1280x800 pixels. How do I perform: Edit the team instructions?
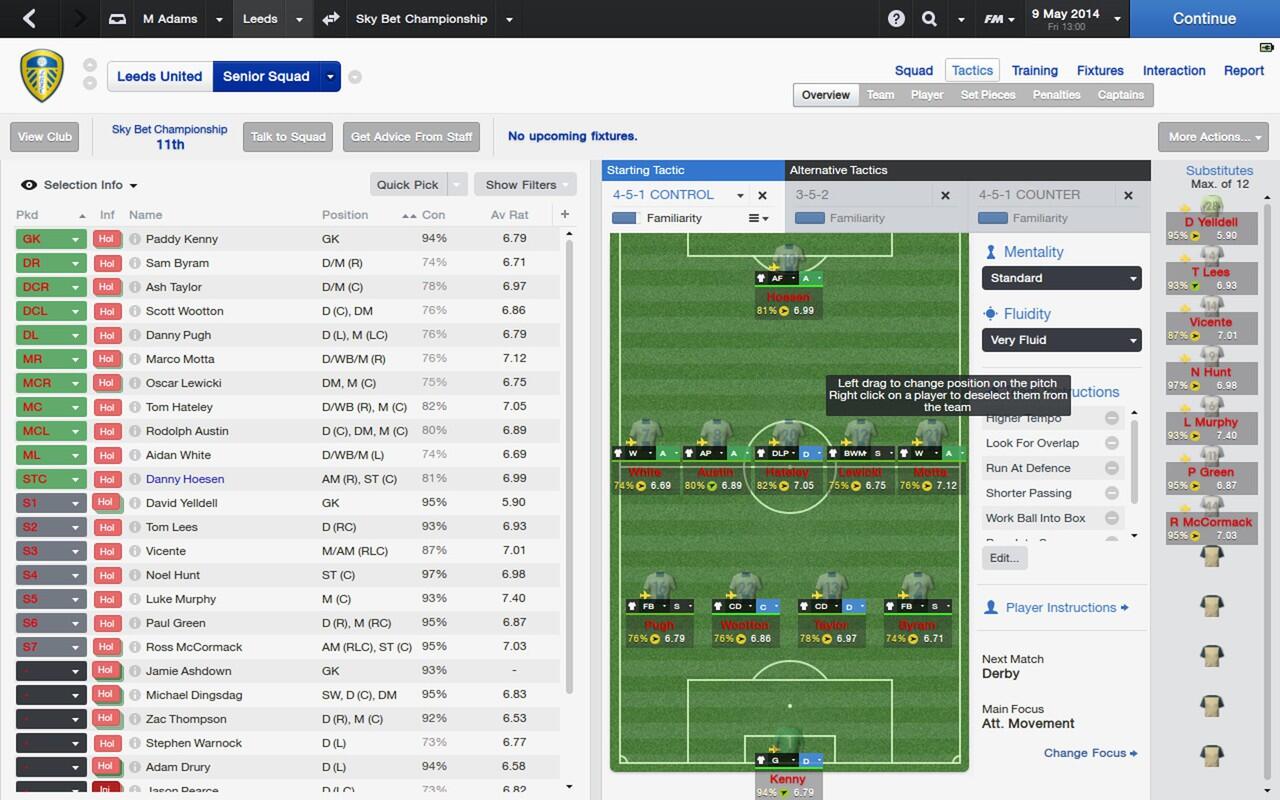point(1004,558)
